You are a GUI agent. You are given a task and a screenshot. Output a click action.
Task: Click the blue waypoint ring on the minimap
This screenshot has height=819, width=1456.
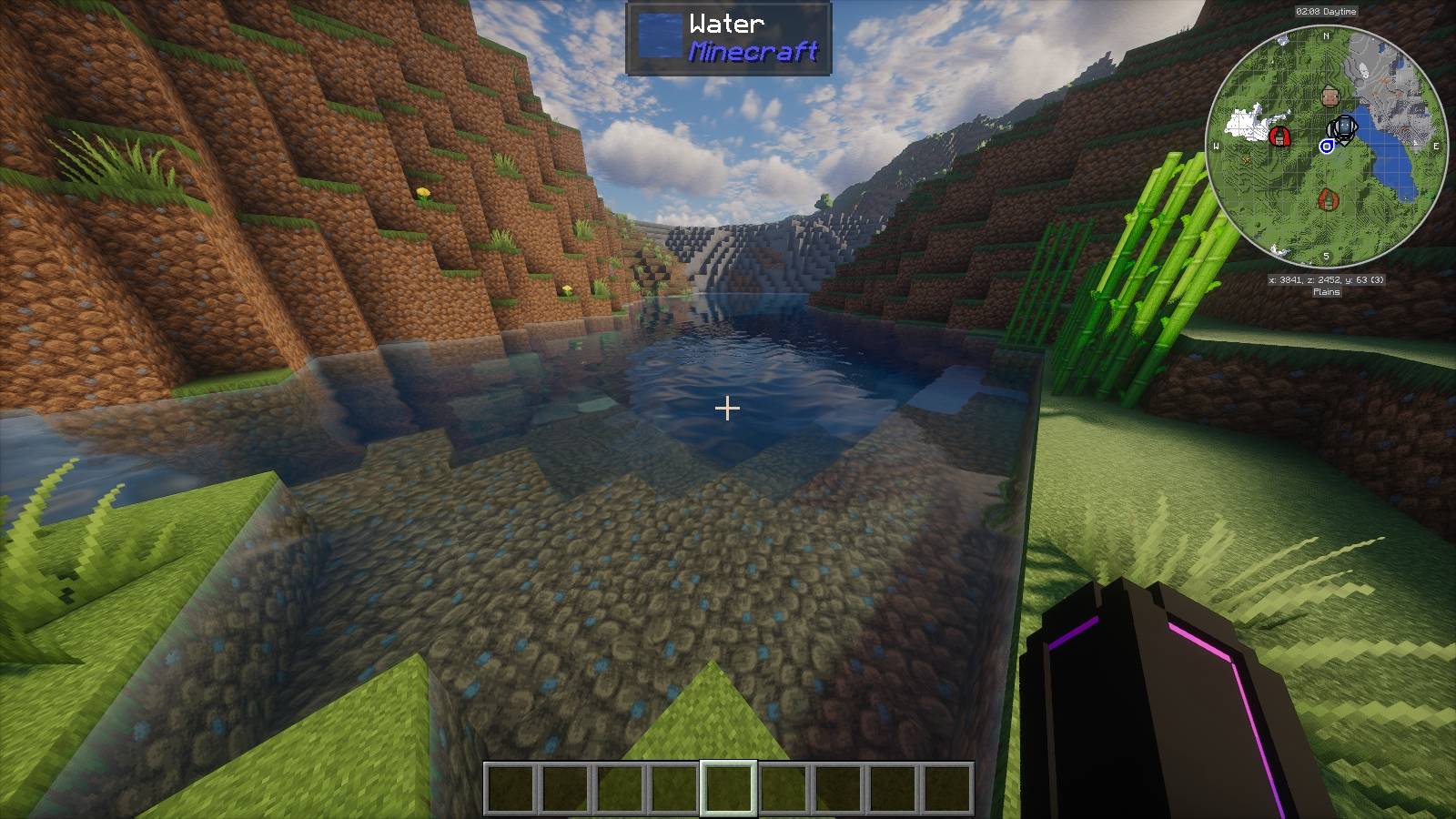(1327, 147)
